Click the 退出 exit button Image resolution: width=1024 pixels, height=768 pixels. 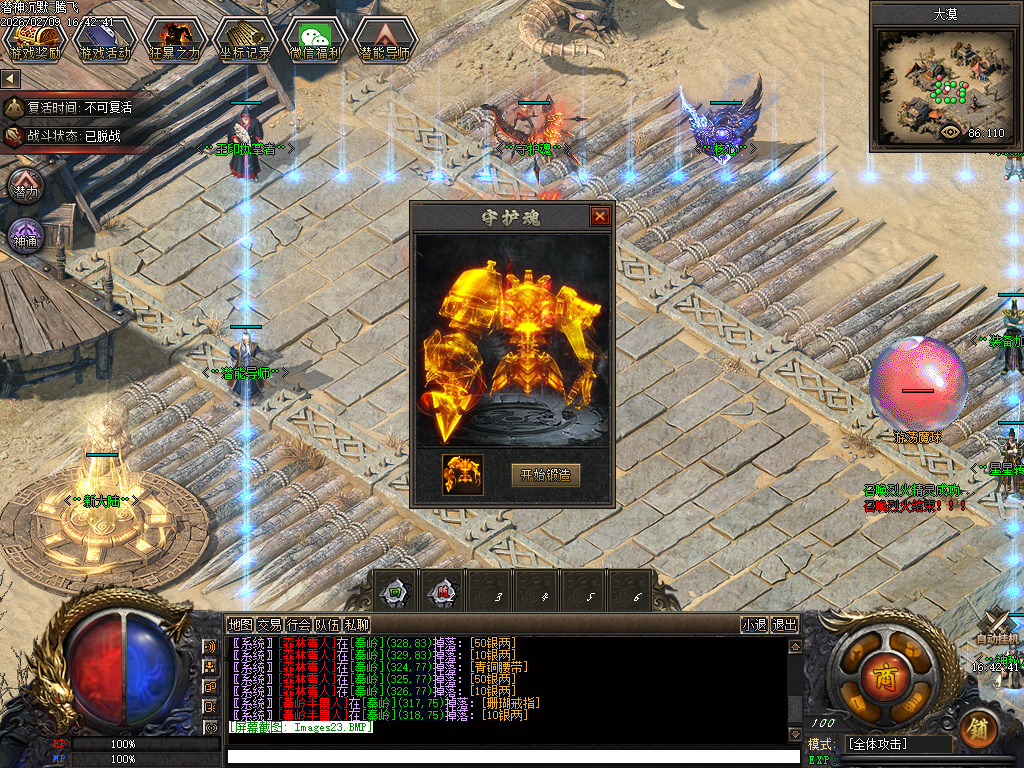coord(785,625)
